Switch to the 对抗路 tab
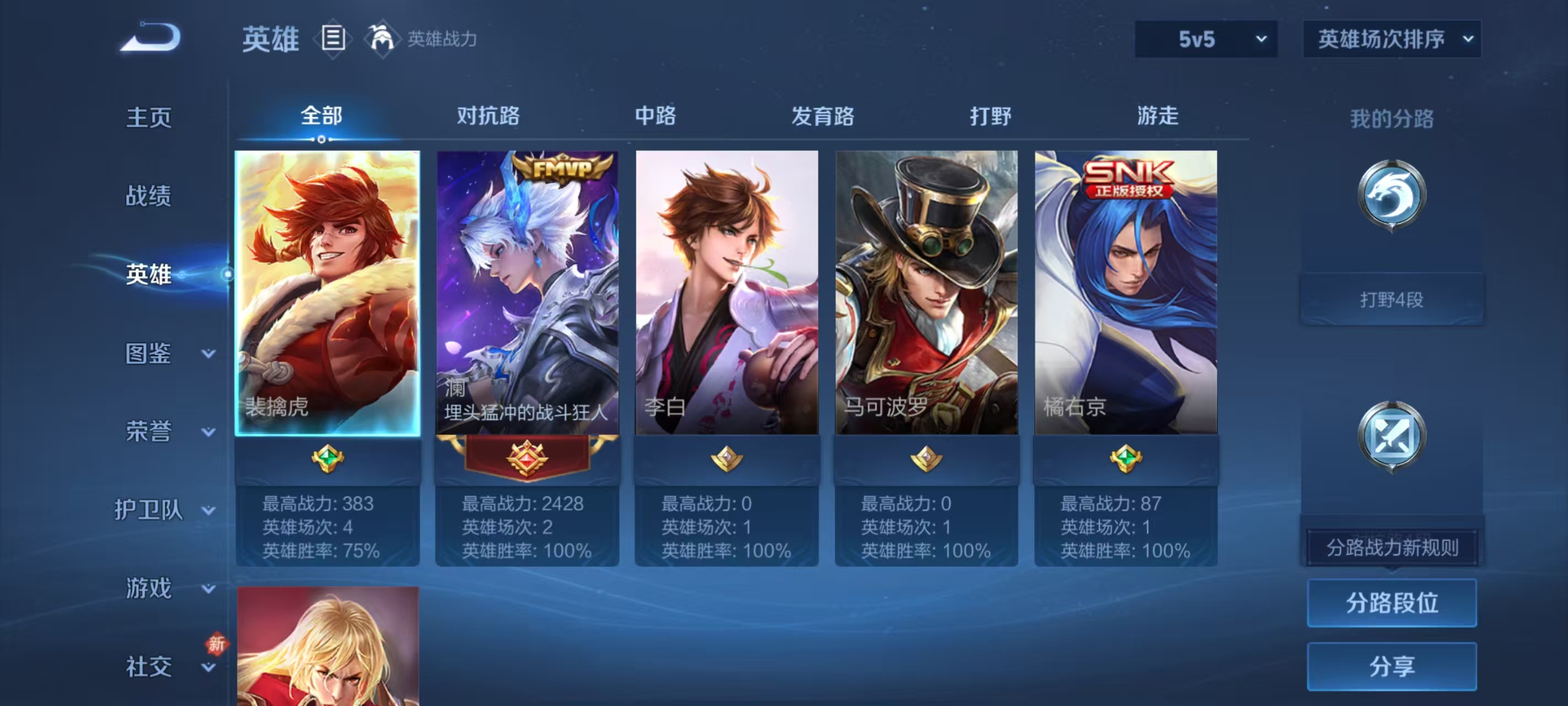The width and height of the screenshot is (1568, 706). [x=489, y=116]
